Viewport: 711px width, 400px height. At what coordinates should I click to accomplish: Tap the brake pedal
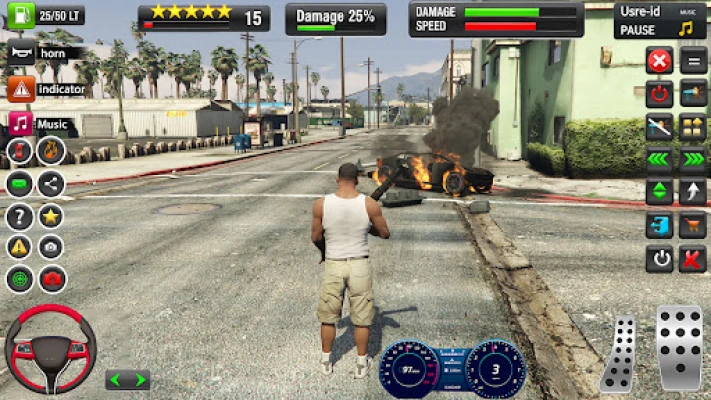pos(620,353)
